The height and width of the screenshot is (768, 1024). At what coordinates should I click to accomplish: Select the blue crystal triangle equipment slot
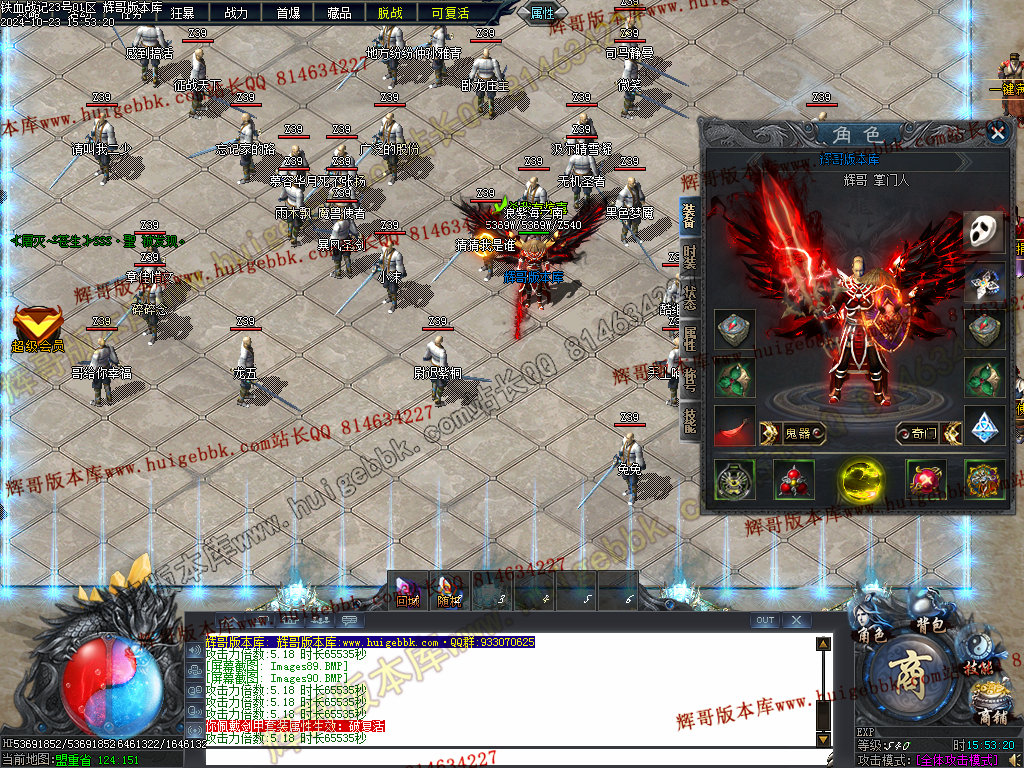click(x=984, y=426)
